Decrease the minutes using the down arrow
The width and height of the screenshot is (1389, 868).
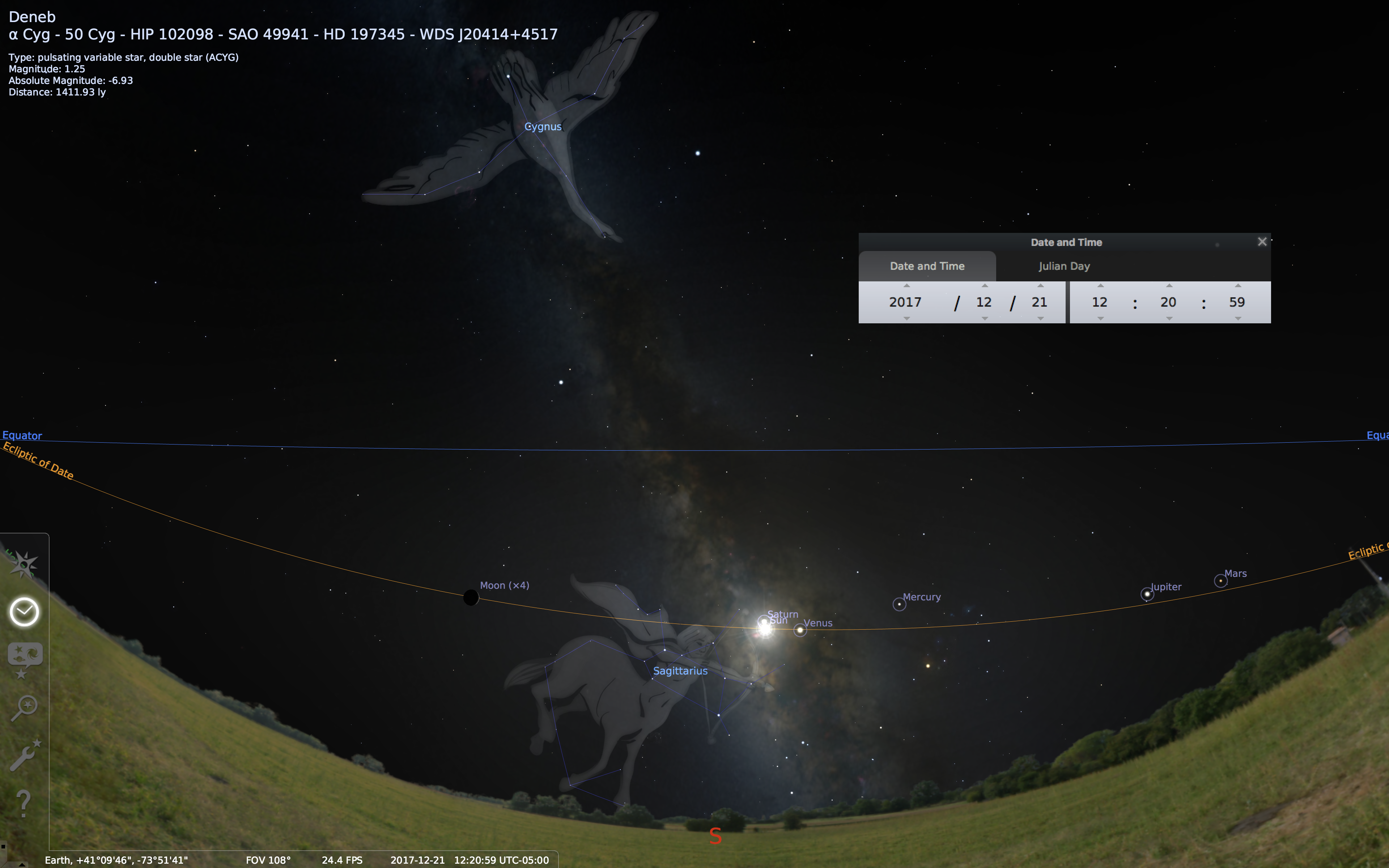1169,319
